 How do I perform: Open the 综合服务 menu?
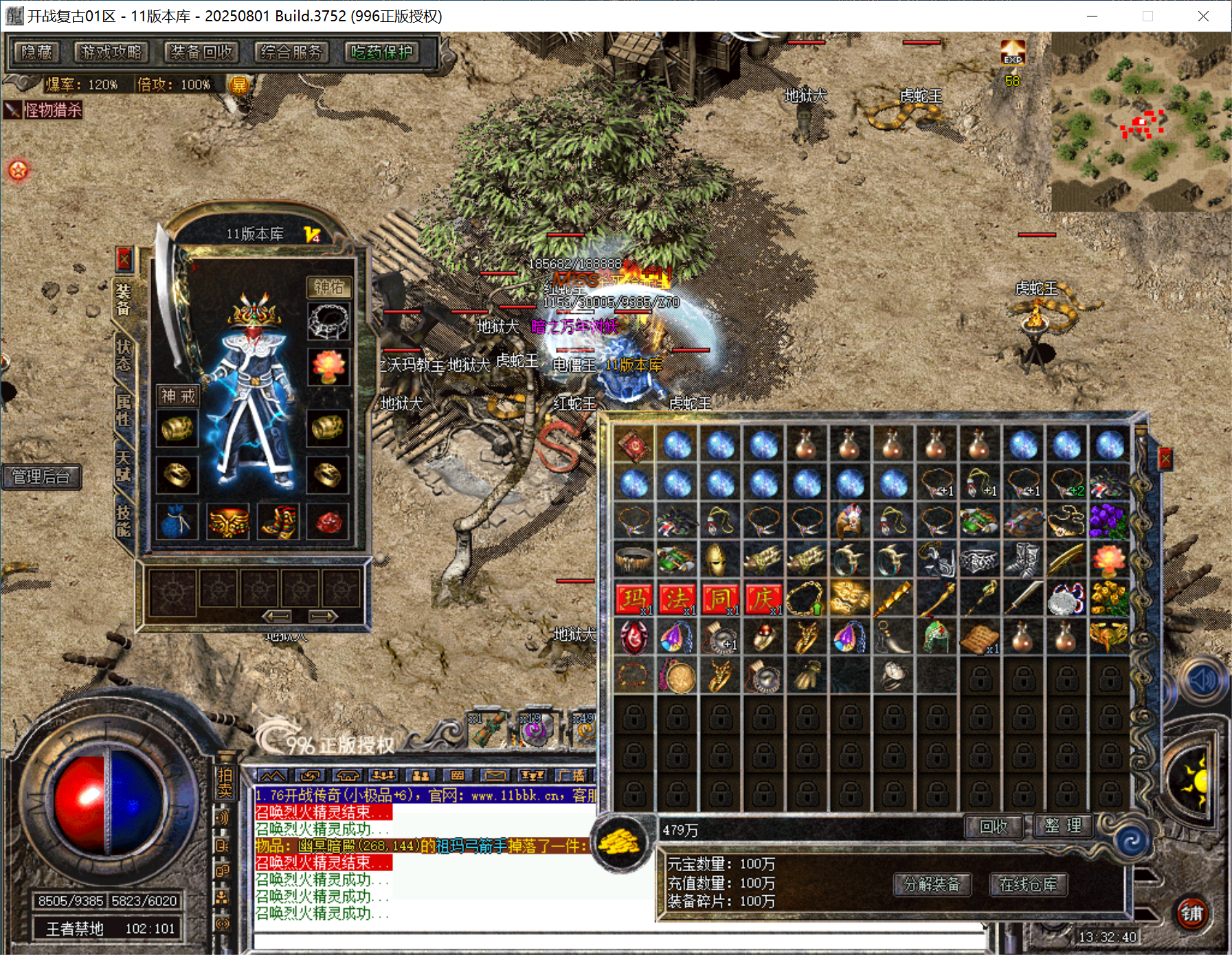pos(291,52)
